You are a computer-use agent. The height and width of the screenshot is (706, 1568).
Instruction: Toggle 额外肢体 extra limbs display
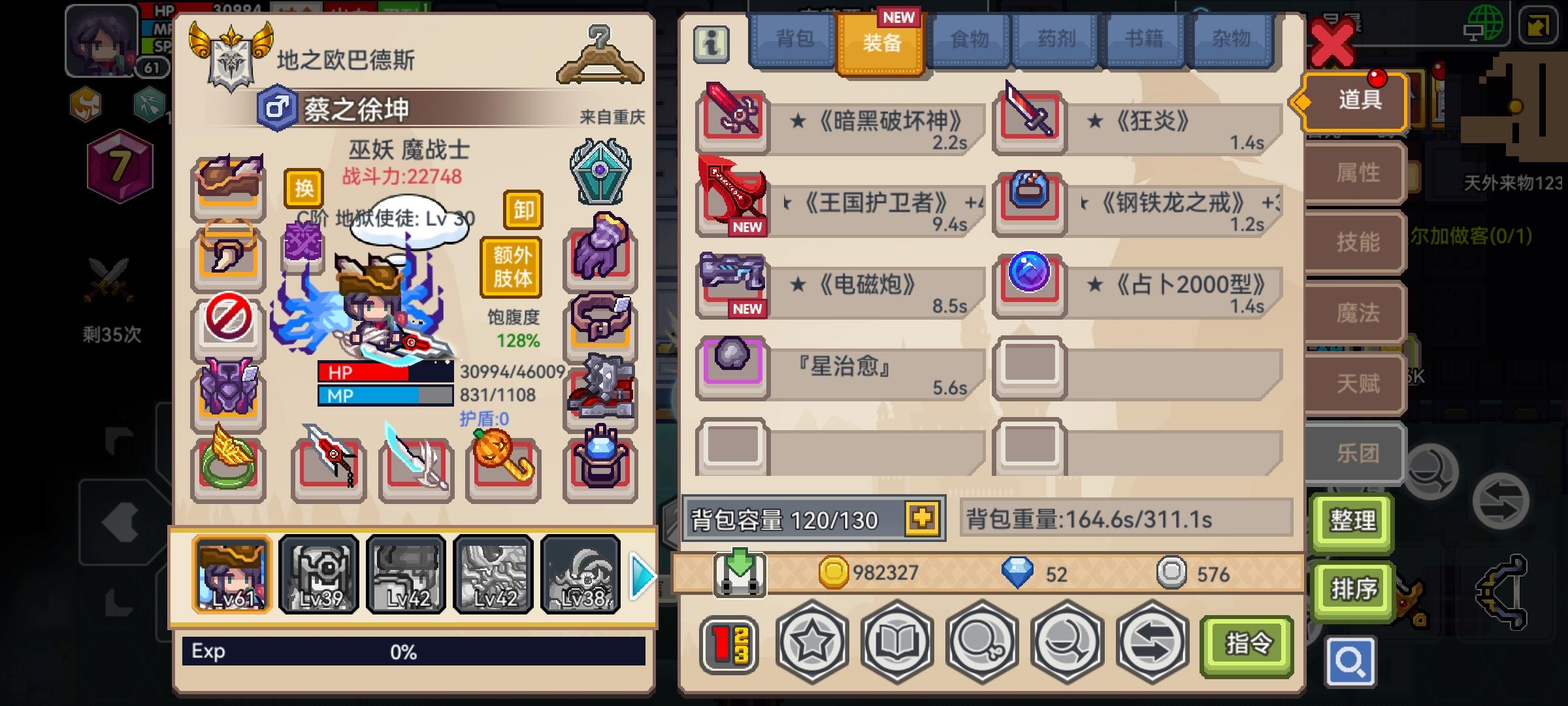point(512,268)
